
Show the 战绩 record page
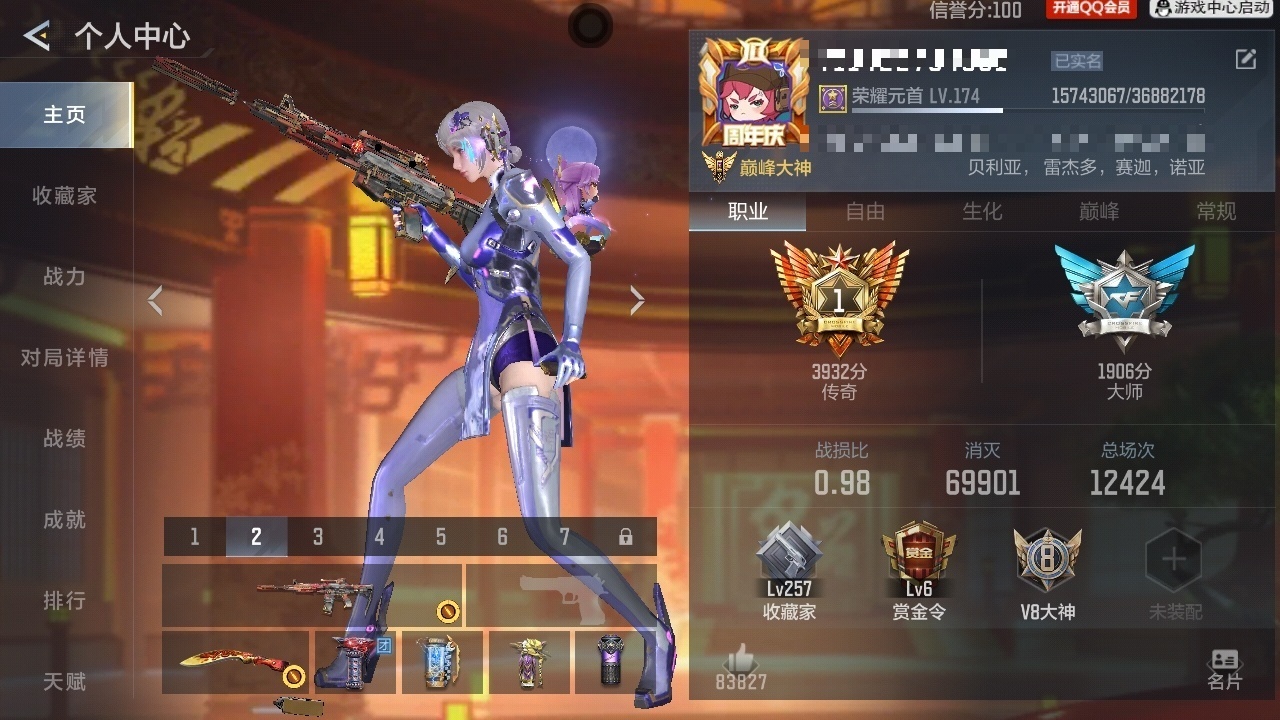65,439
